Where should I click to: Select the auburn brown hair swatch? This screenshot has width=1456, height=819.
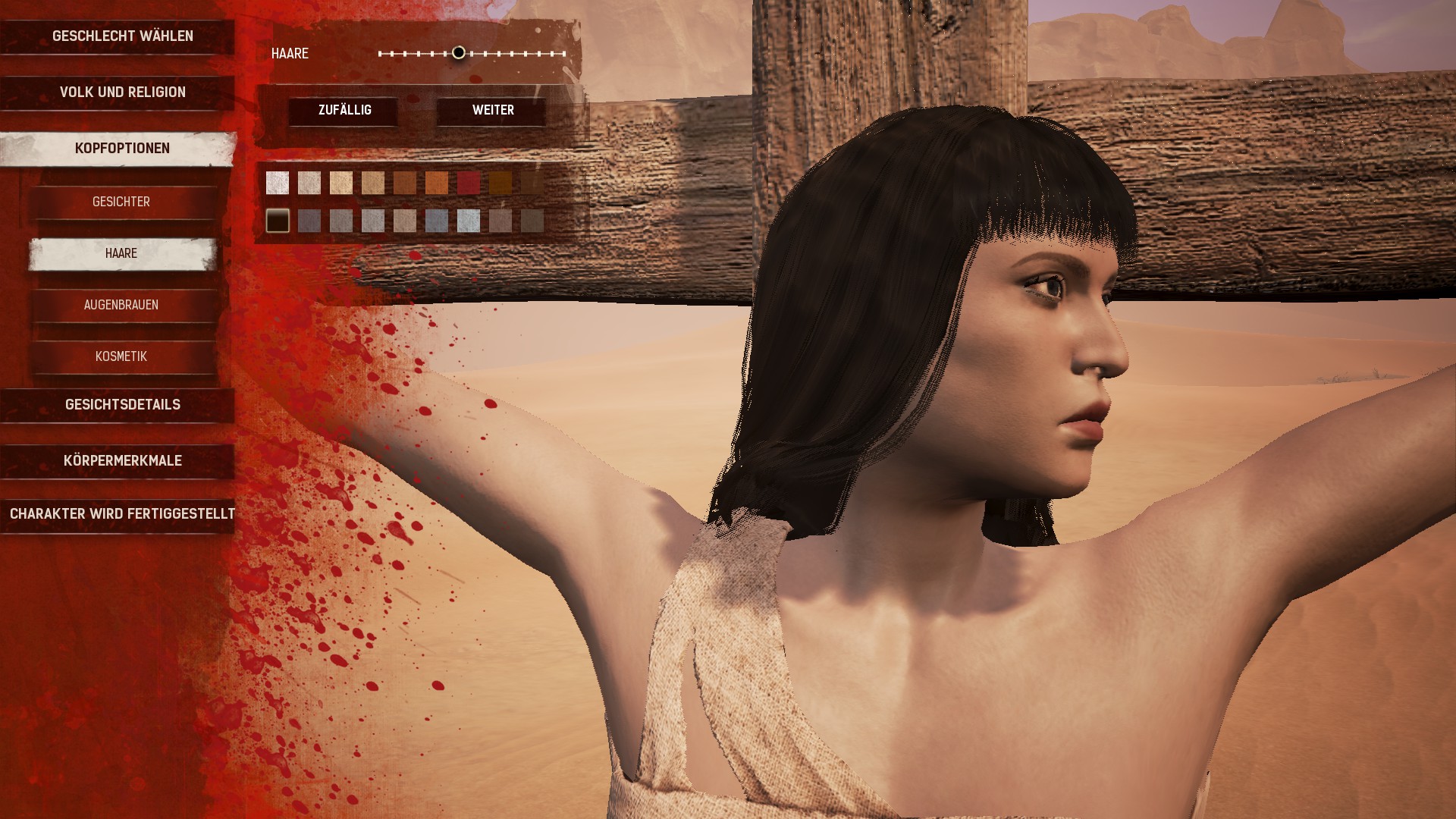pyautogui.click(x=405, y=183)
